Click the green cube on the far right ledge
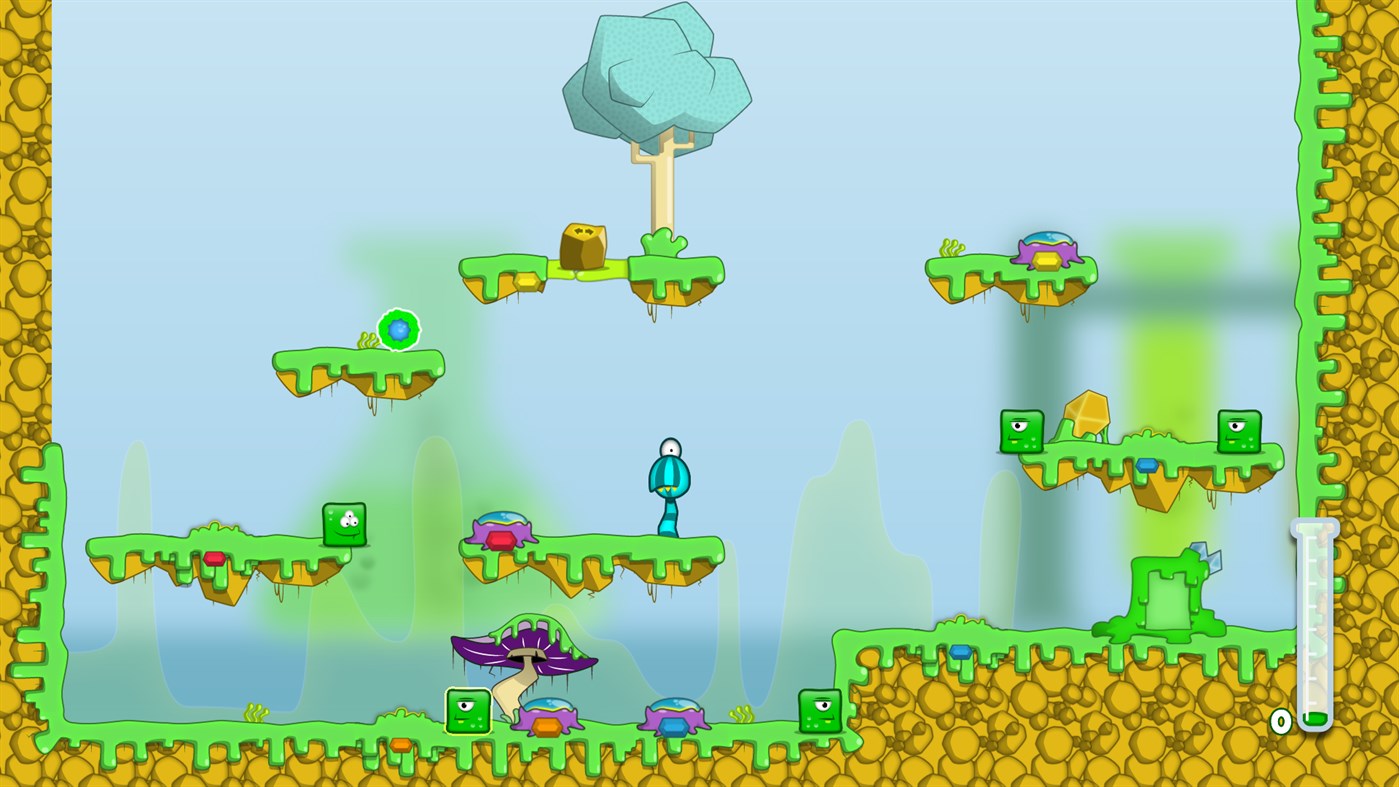 pos(1239,430)
